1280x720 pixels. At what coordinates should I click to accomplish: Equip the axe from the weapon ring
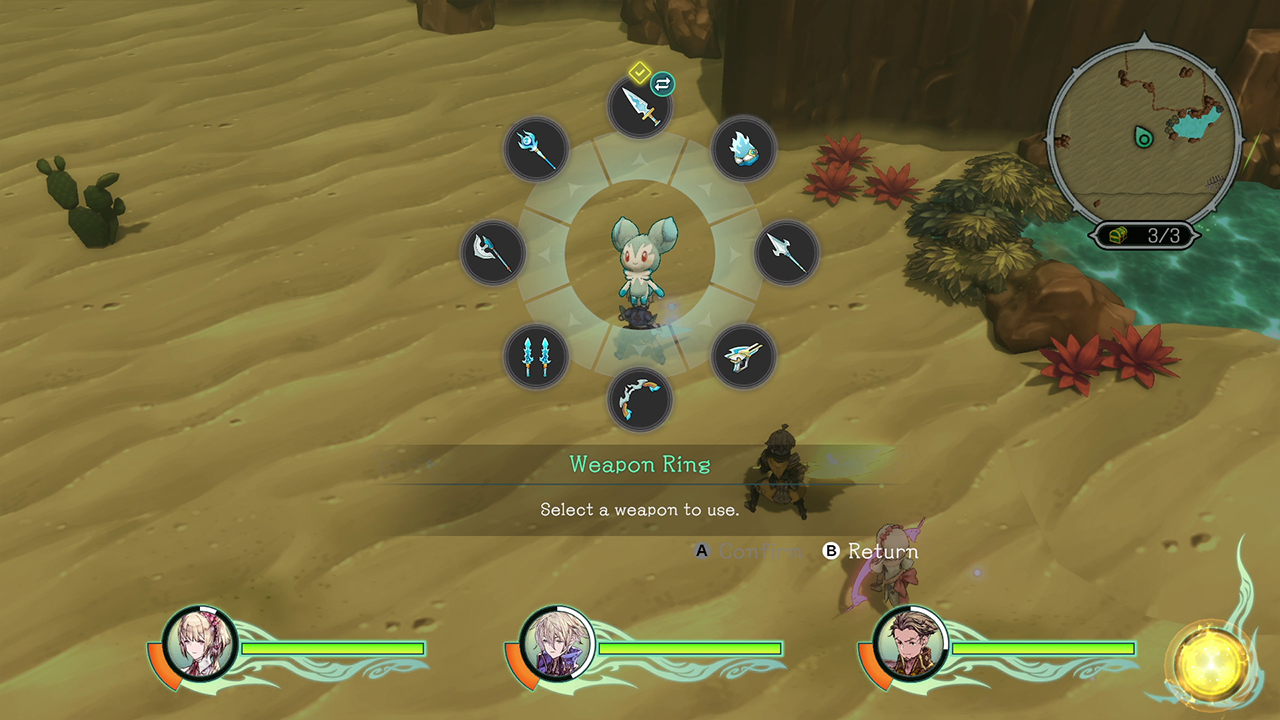coord(493,253)
